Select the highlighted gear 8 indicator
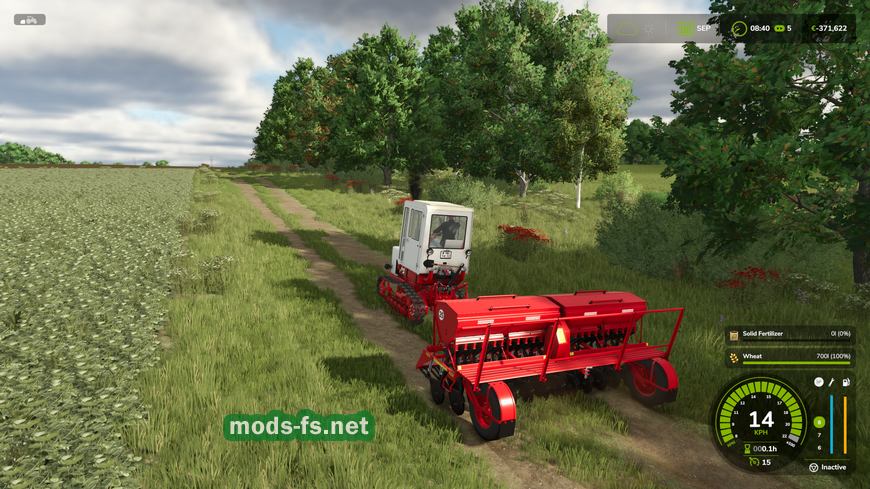The height and width of the screenshot is (489, 870). [x=819, y=422]
